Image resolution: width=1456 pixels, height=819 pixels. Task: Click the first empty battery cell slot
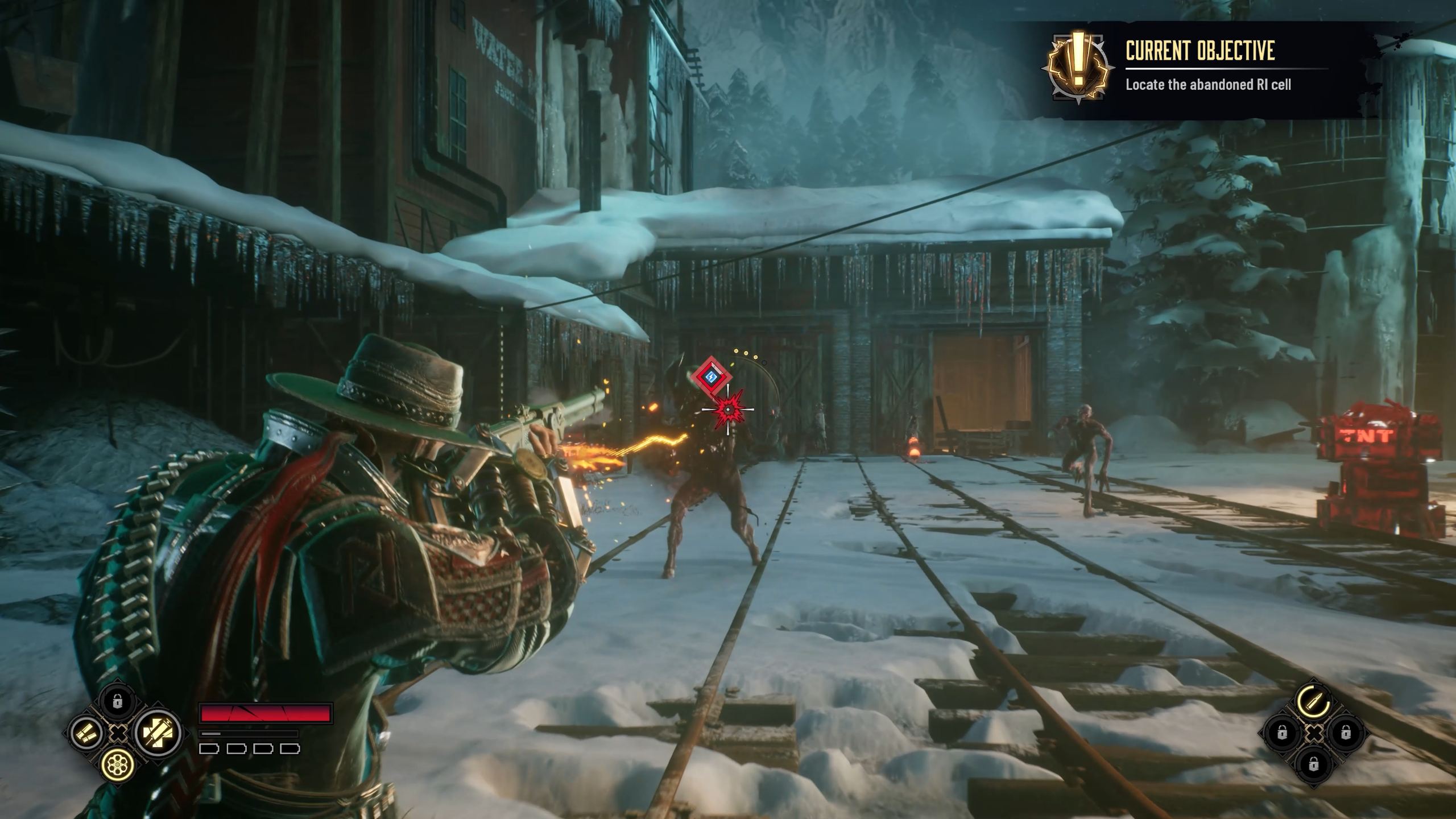point(210,750)
